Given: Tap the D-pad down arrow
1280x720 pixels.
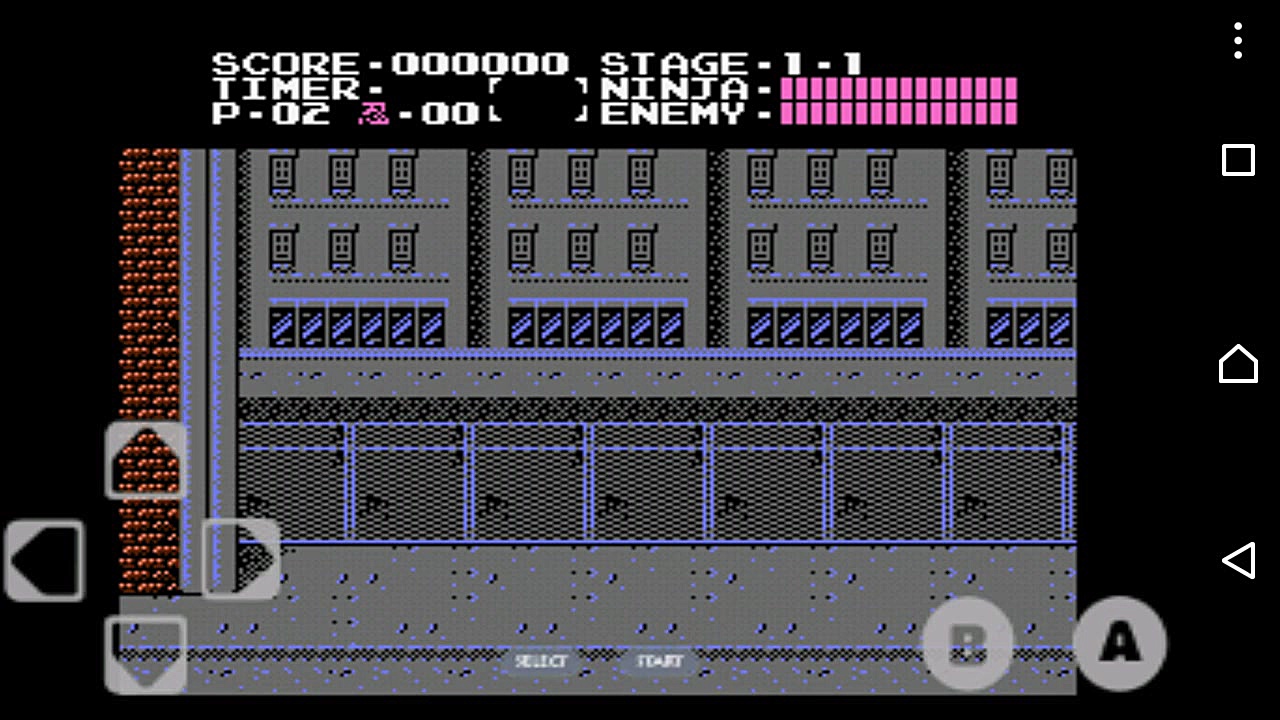Looking at the screenshot, I should (146, 655).
